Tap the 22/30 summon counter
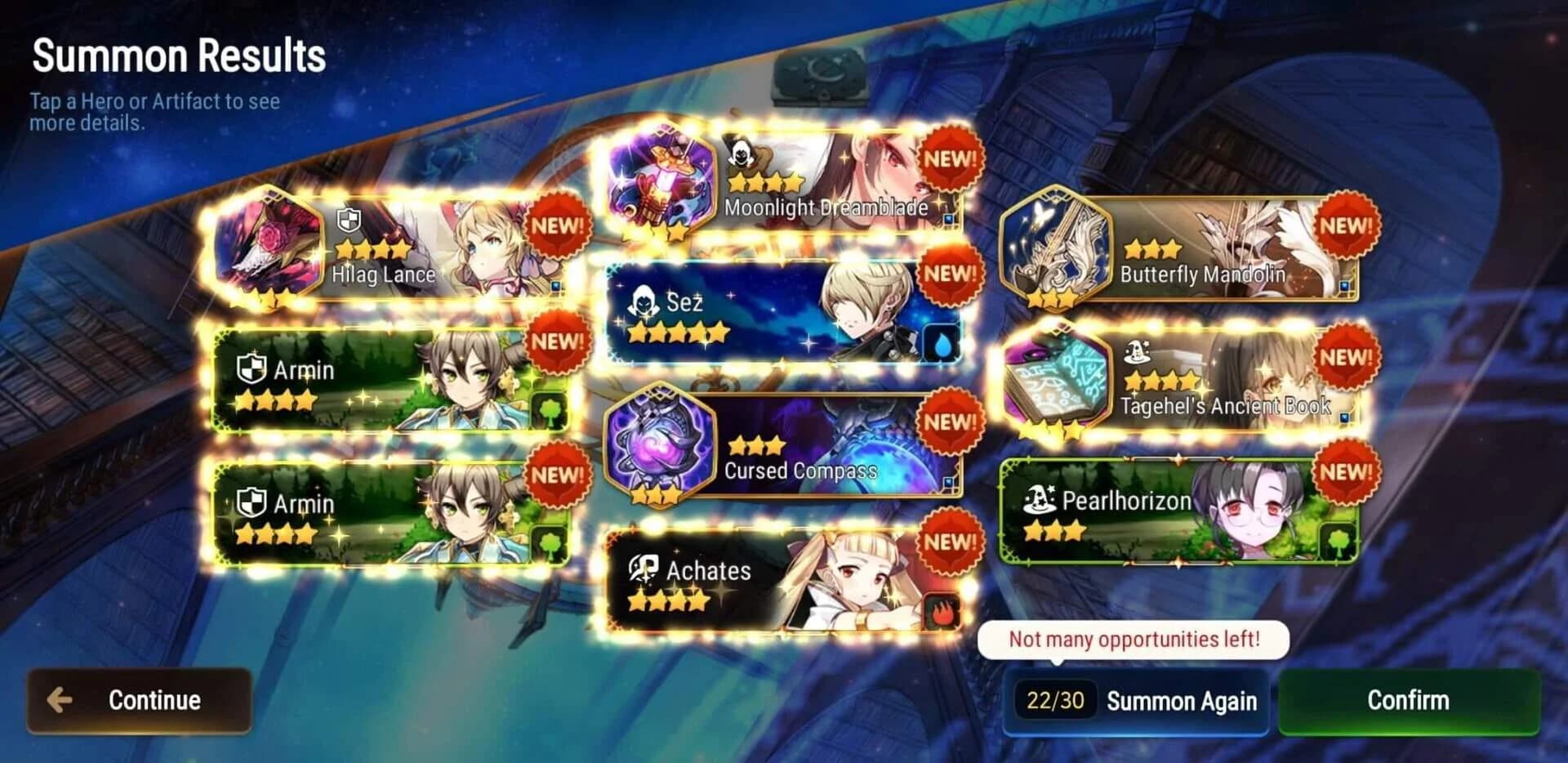1568x763 pixels. click(1055, 701)
